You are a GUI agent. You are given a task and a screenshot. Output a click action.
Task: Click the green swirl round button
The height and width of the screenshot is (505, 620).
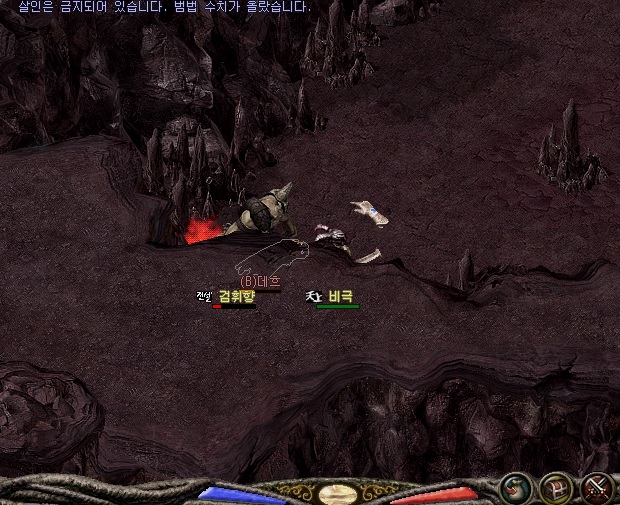click(x=516, y=488)
